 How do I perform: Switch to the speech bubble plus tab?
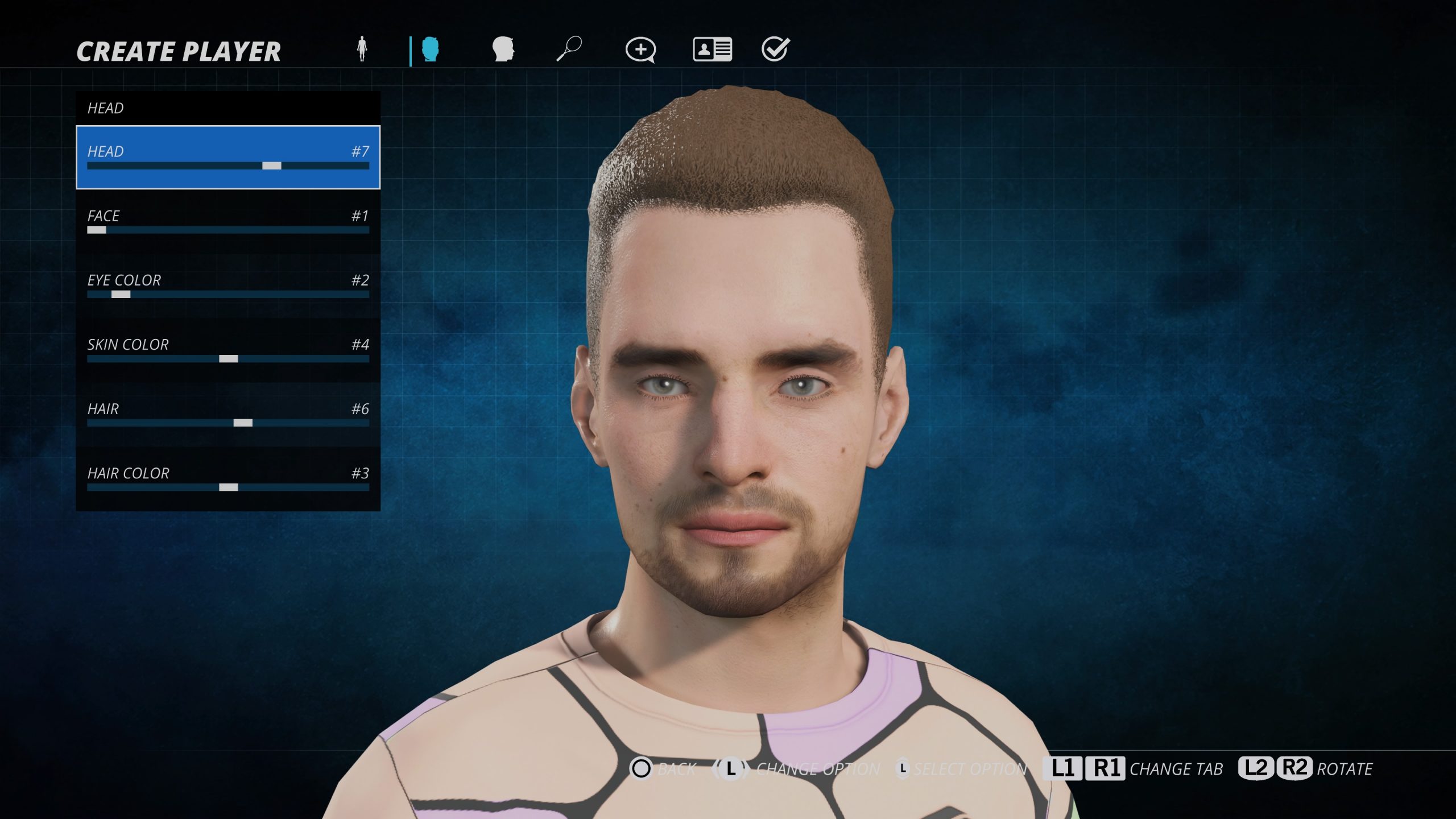tap(640, 50)
